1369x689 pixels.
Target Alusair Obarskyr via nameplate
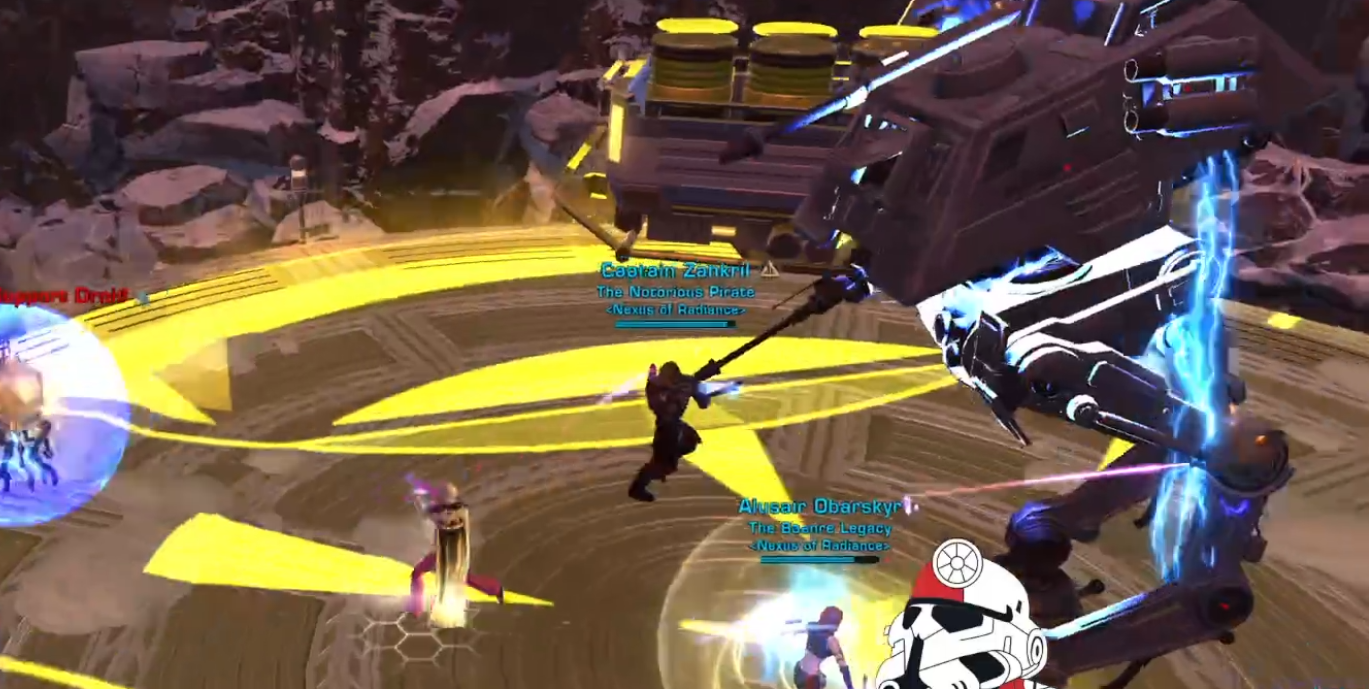click(x=819, y=507)
